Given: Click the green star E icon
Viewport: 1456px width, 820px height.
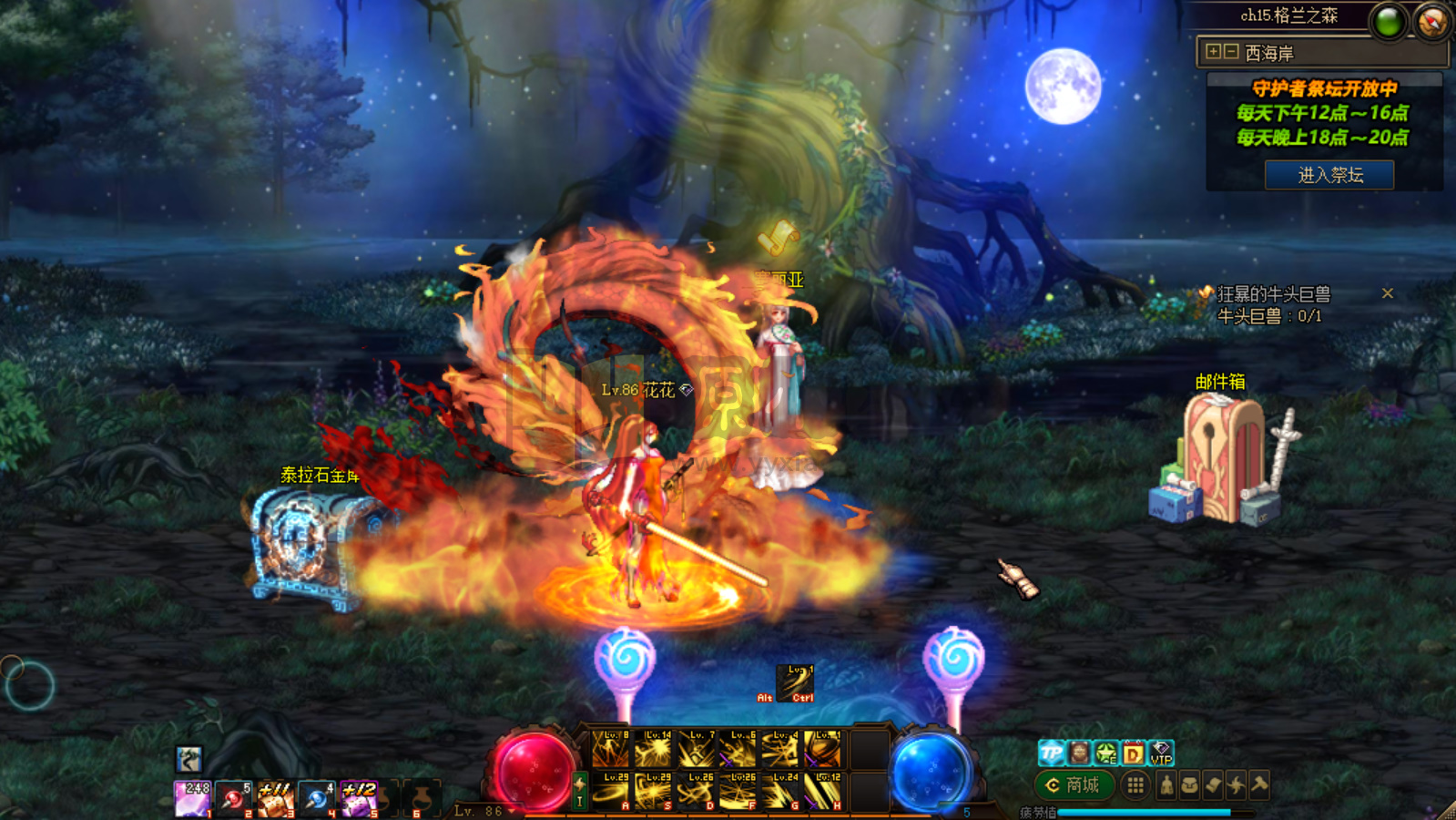Looking at the screenshot, I should pyautogui.click(x=1105, y=753).
